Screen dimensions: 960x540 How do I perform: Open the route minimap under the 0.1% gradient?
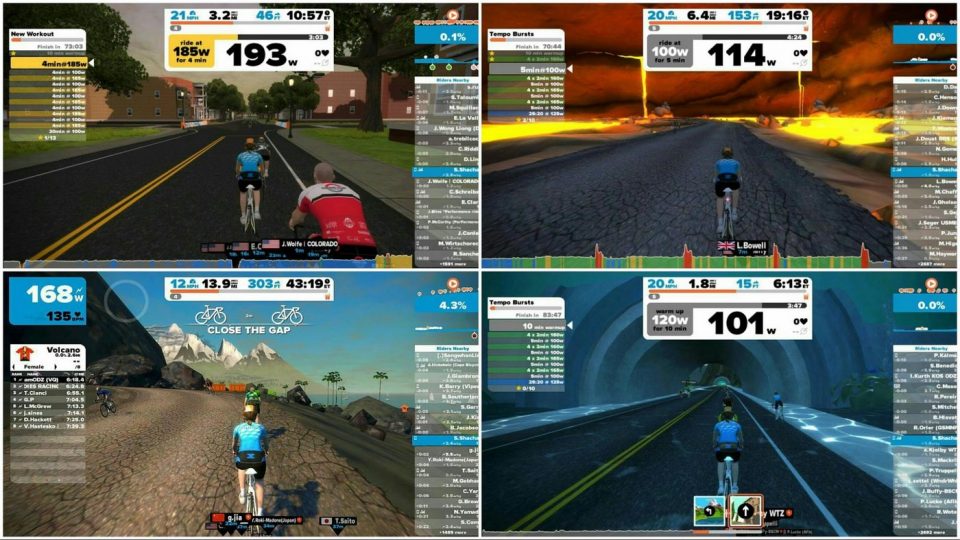(x=446, y=56)
